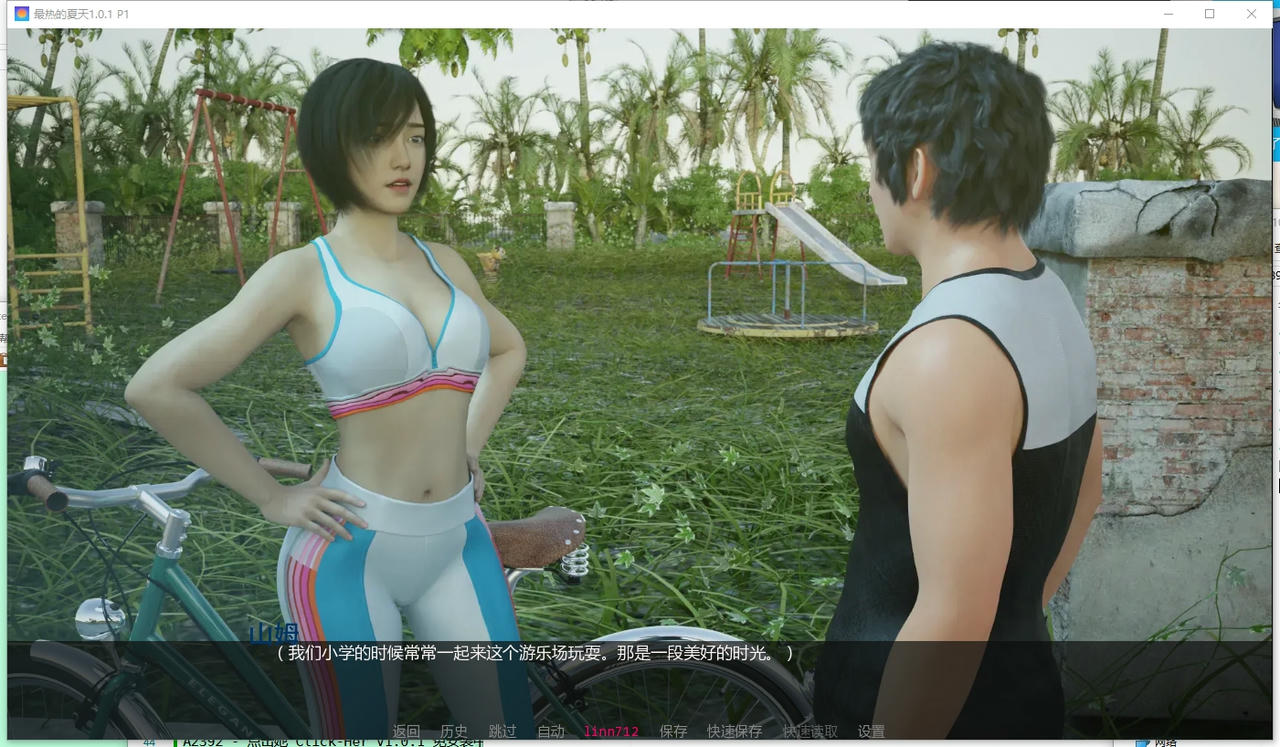Close the 最热的夏天 game window
Screen dimensions: 1280x747
(1251, 14)
